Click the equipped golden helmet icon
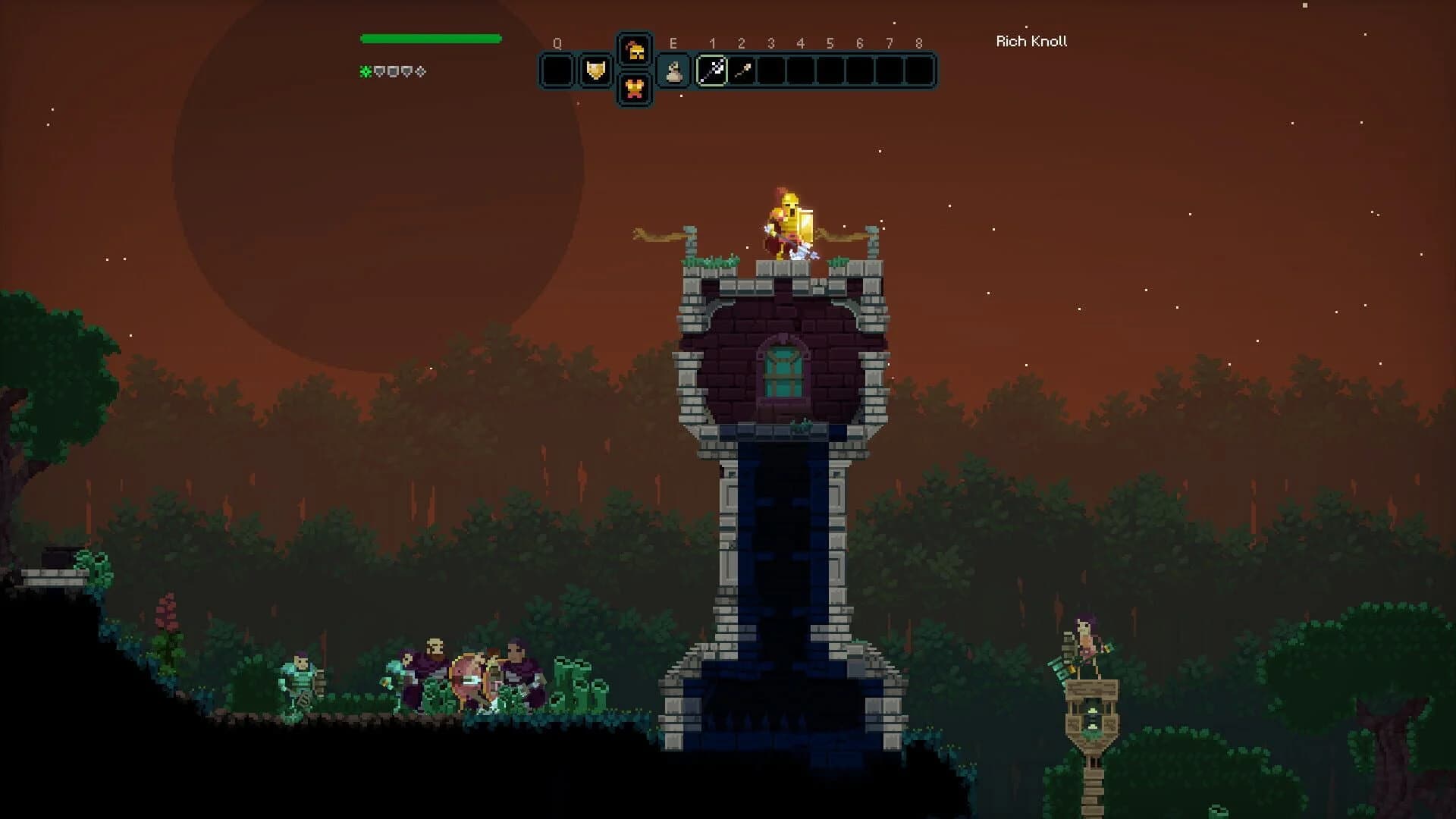 coord(635,53)
